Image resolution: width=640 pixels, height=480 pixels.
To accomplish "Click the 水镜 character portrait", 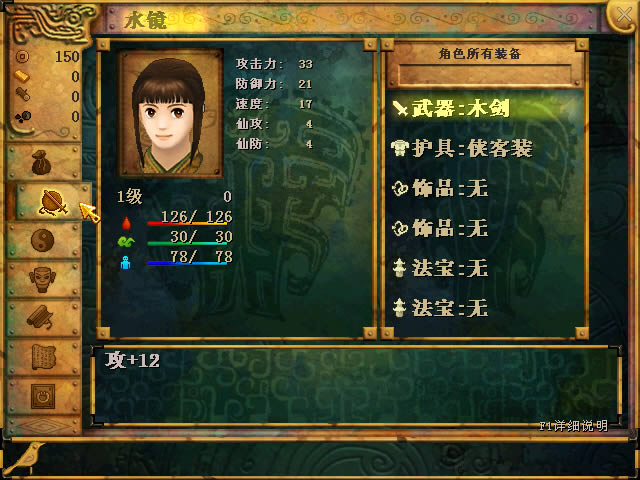I will pyautogui.click(x=170, y=113).
